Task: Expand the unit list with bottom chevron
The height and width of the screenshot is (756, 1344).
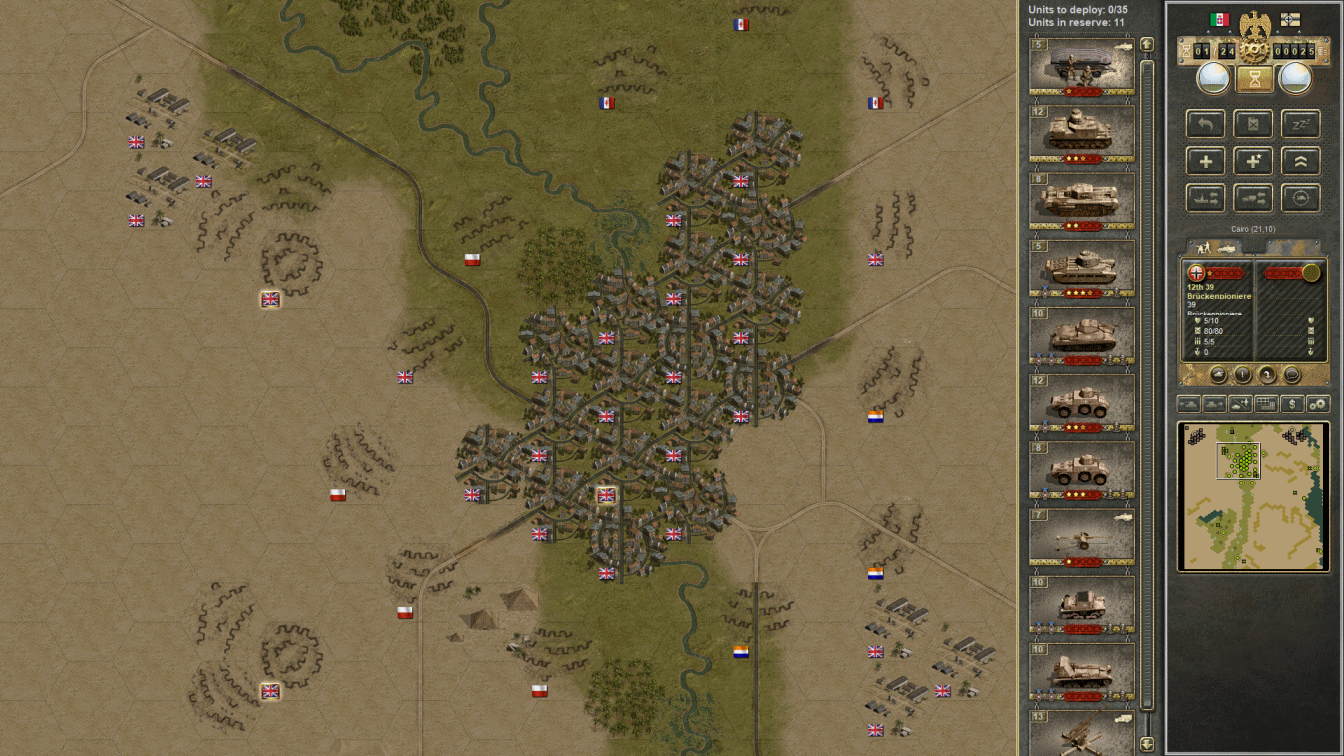Action: (1146, 745)
